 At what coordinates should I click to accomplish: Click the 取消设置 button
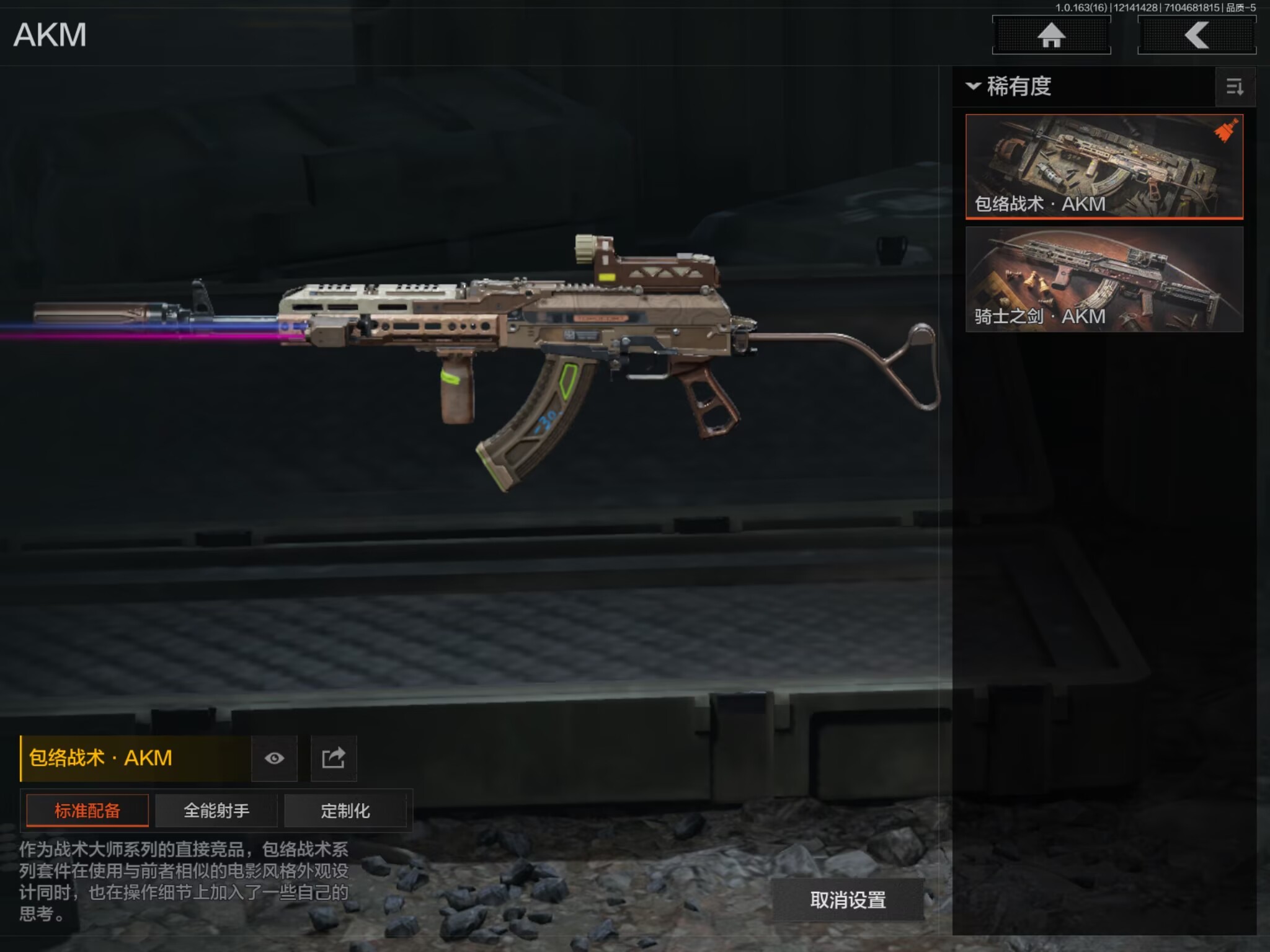pos(848,900)
